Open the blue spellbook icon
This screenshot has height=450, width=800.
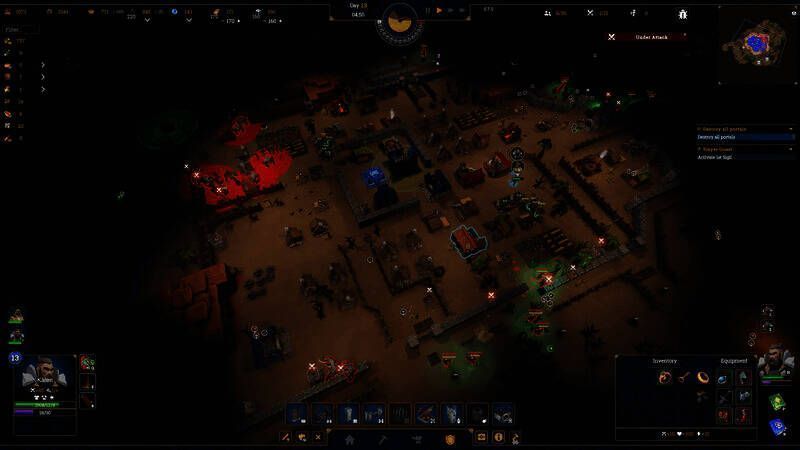777,426
